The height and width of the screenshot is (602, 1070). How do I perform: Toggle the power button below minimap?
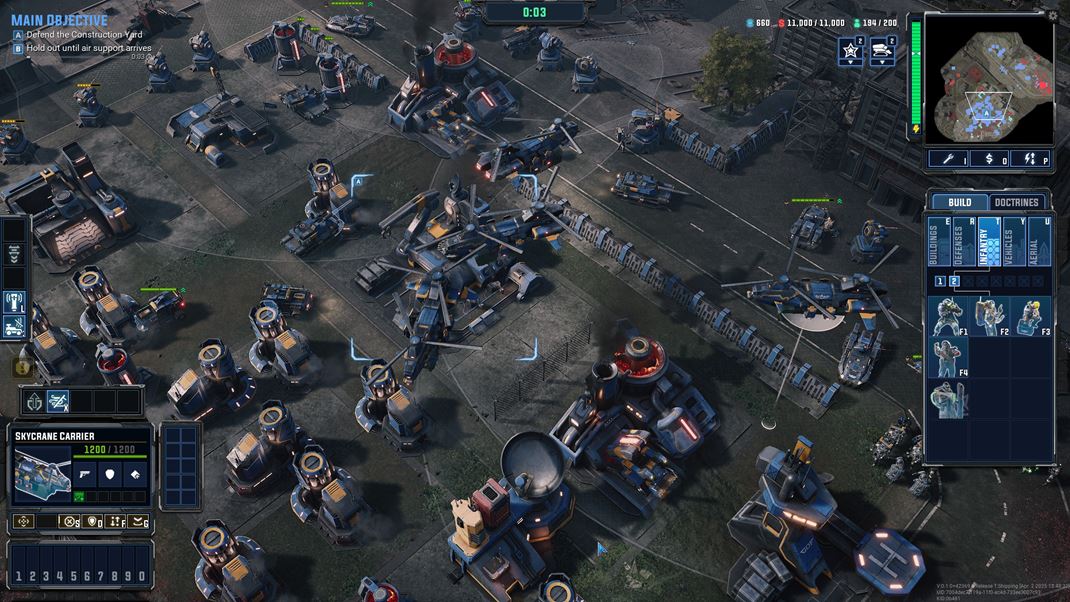point(1029,159)
